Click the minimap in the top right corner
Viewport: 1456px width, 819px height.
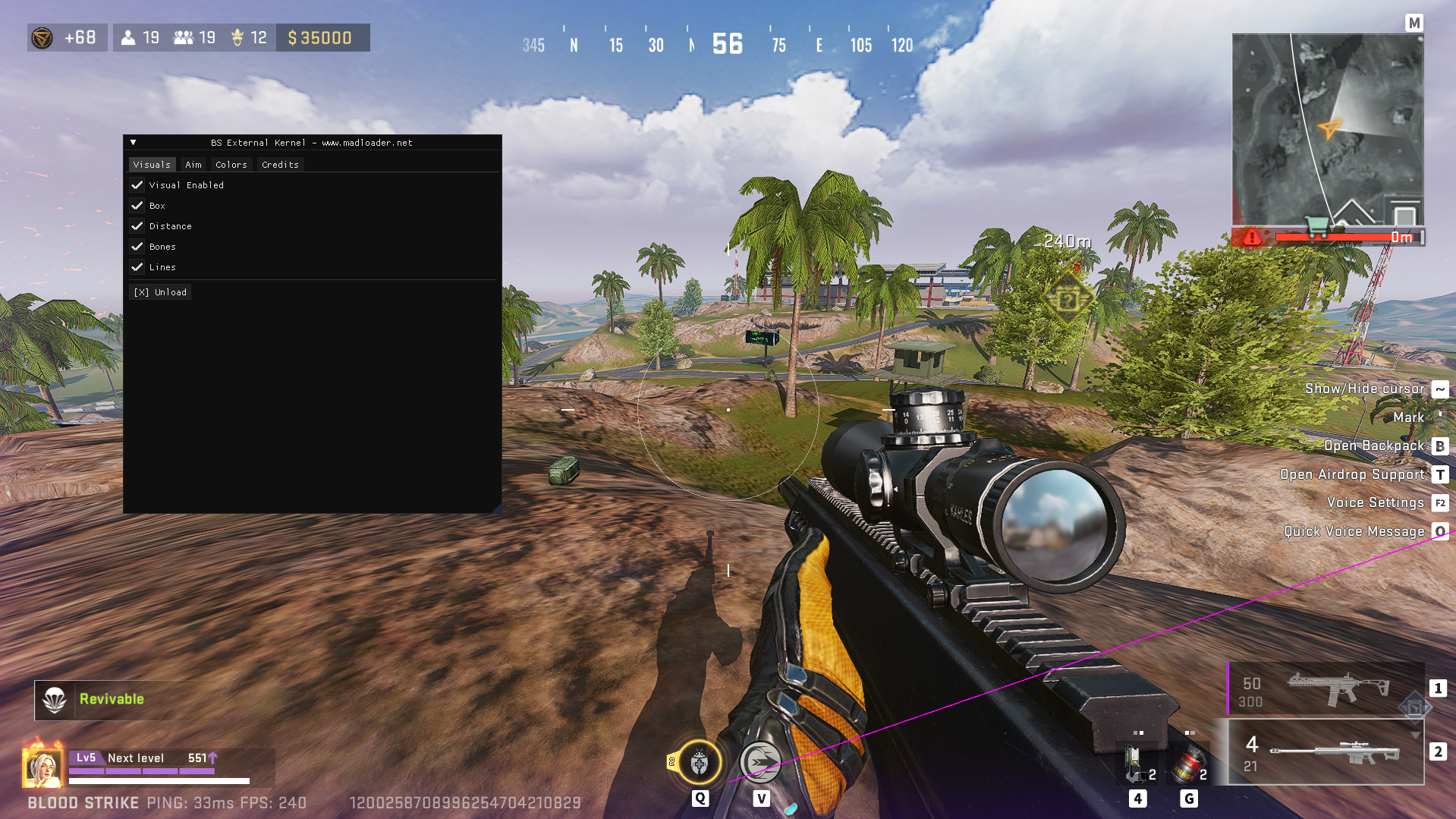pos(1328,129)
